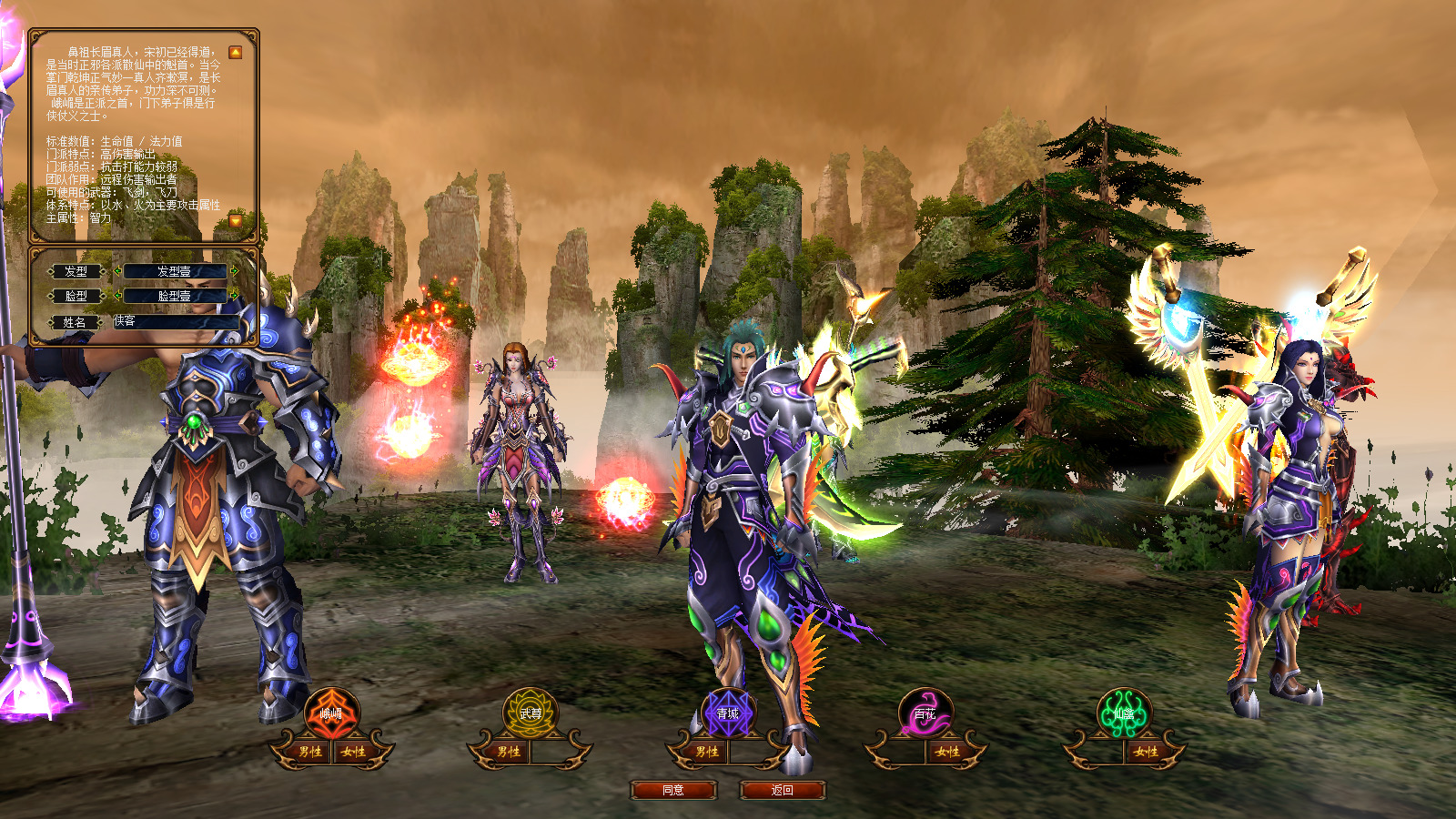
Task: Select the 百花 sect emblem
Action: pyautogui.click(x=925, y=713)
